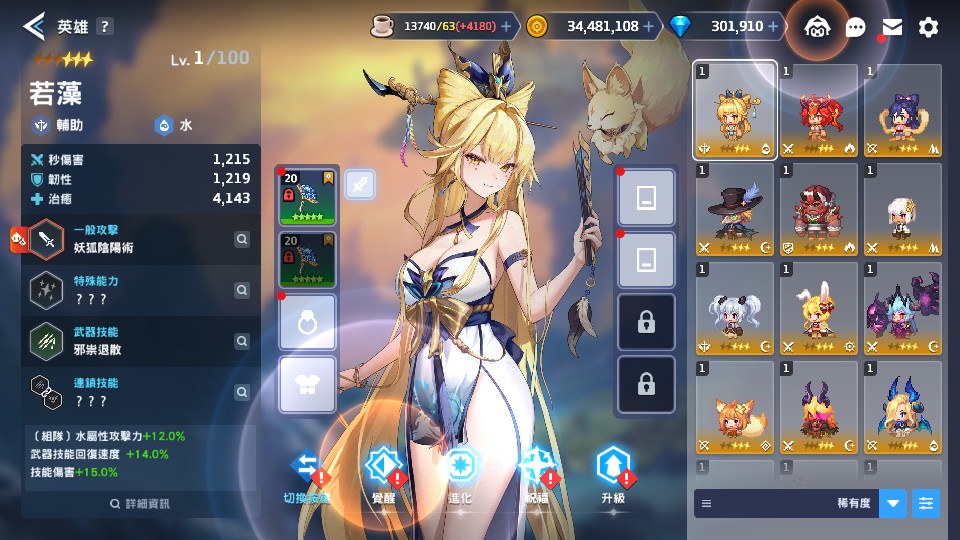Tap the 切換按鍵 switch button
Image resolution: width=960 pixels, height=540 pixels.
click(x=306, y=473)
